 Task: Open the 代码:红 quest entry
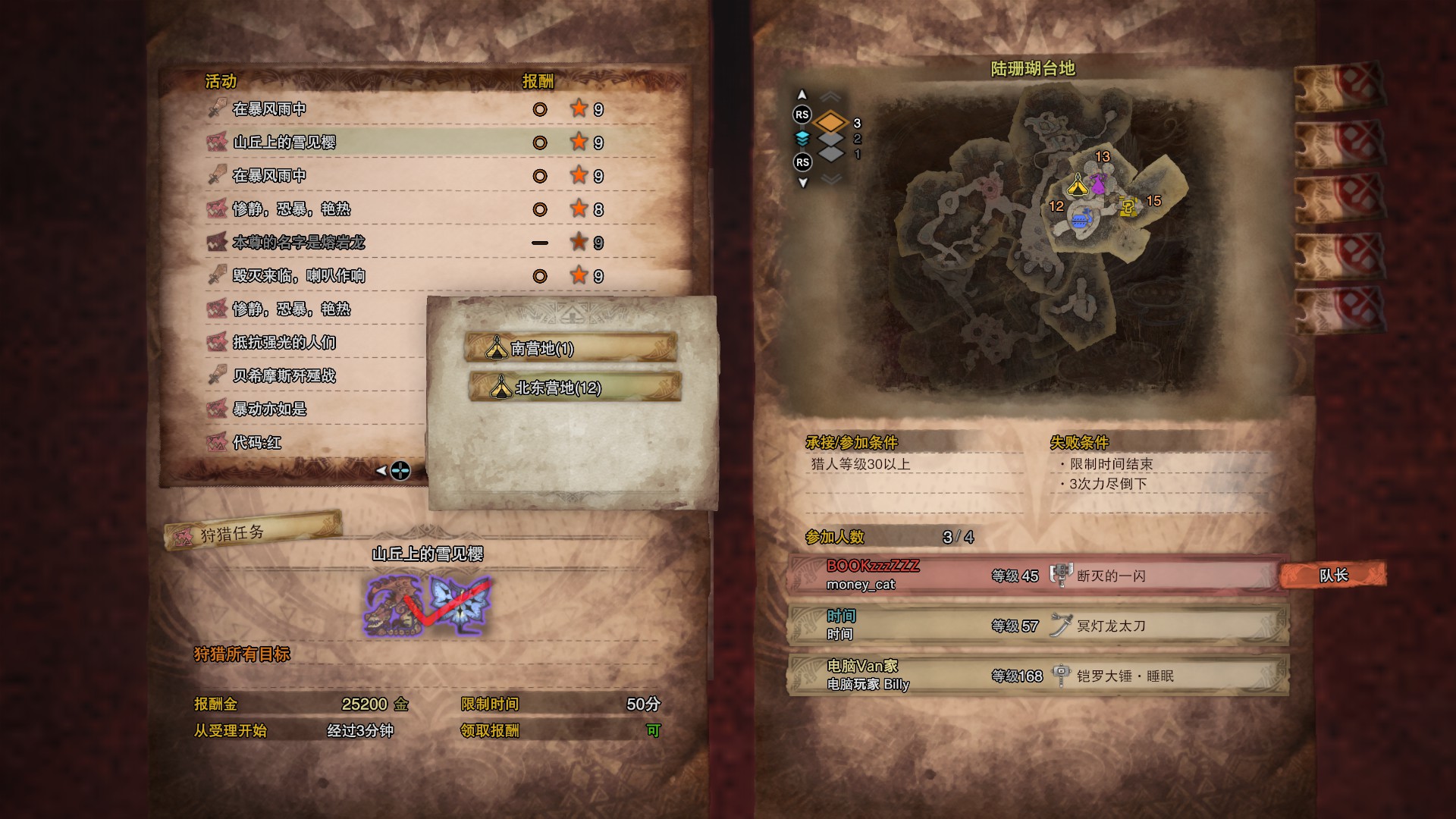(311, 443)
